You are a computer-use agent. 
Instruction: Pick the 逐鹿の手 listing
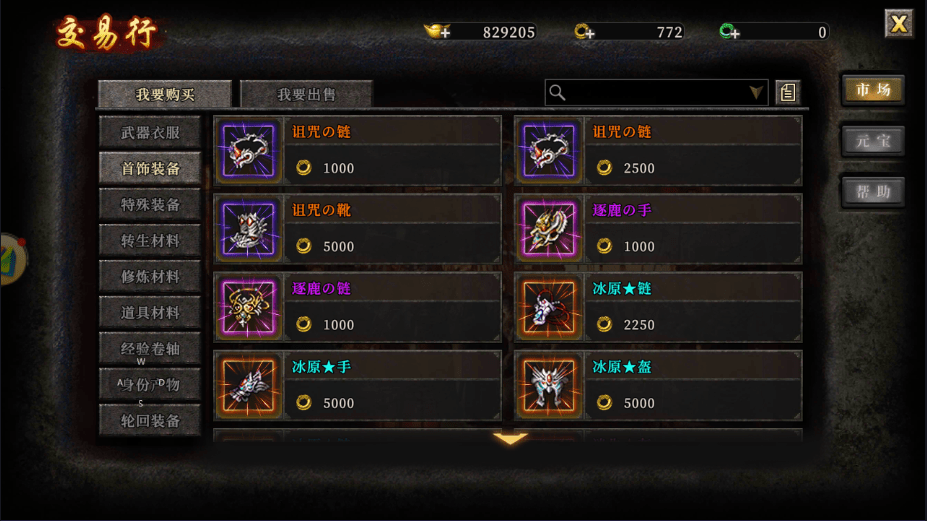click(658, 229)
